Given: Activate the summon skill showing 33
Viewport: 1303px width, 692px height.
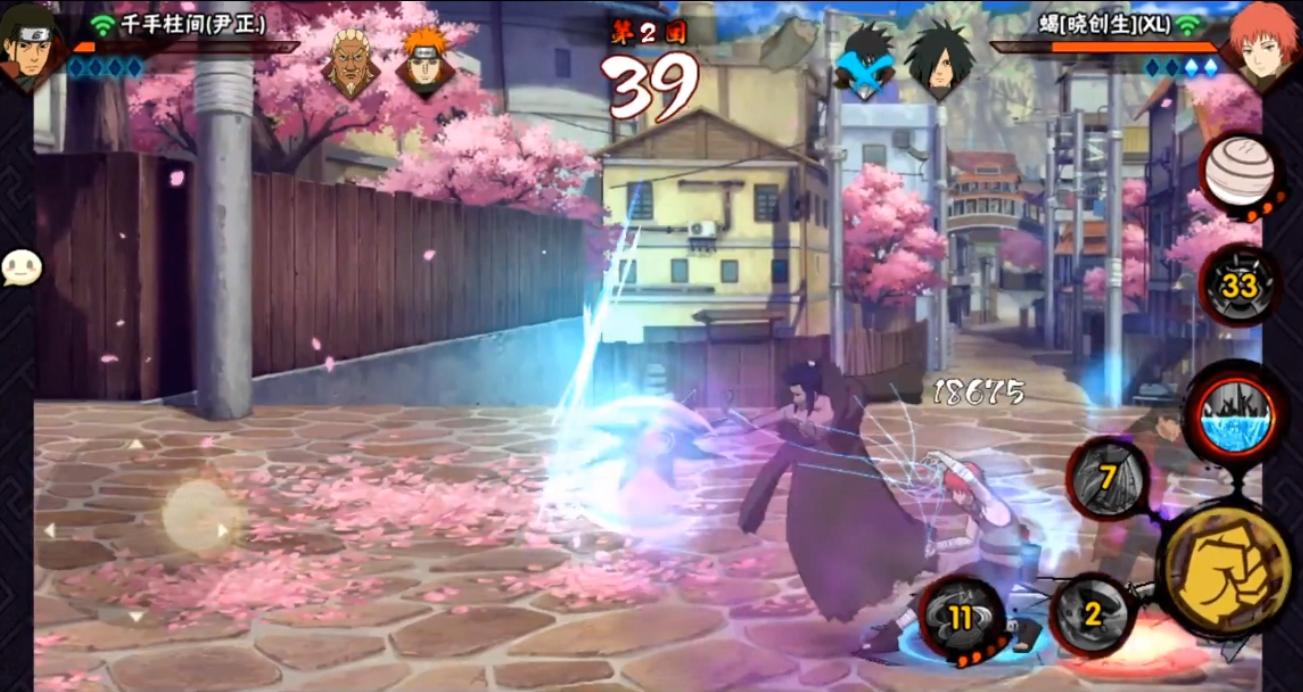Looking at the screenshot, I should pyautogui.click(x=1239, y=286).
